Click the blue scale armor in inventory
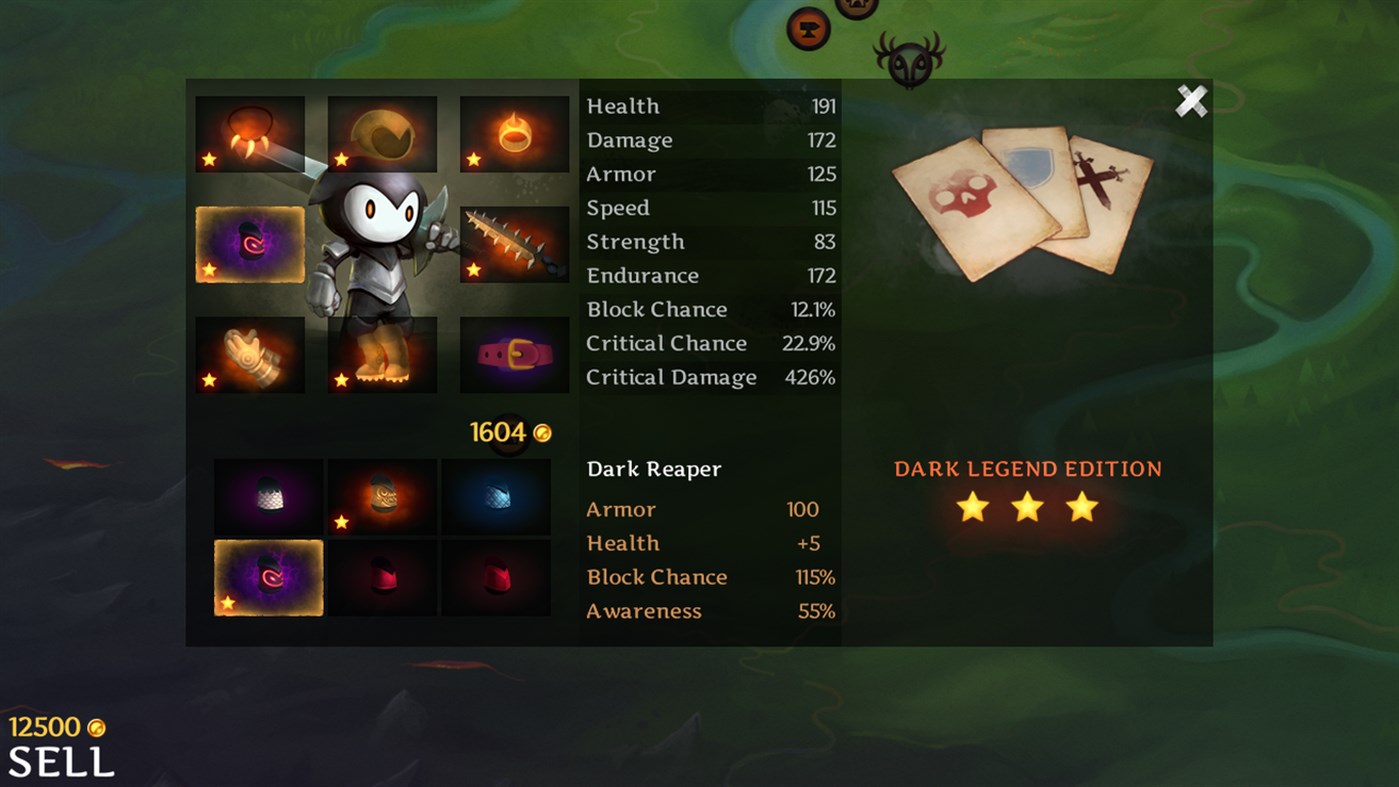The image size is (1399, 787). [x=495, y=497]
